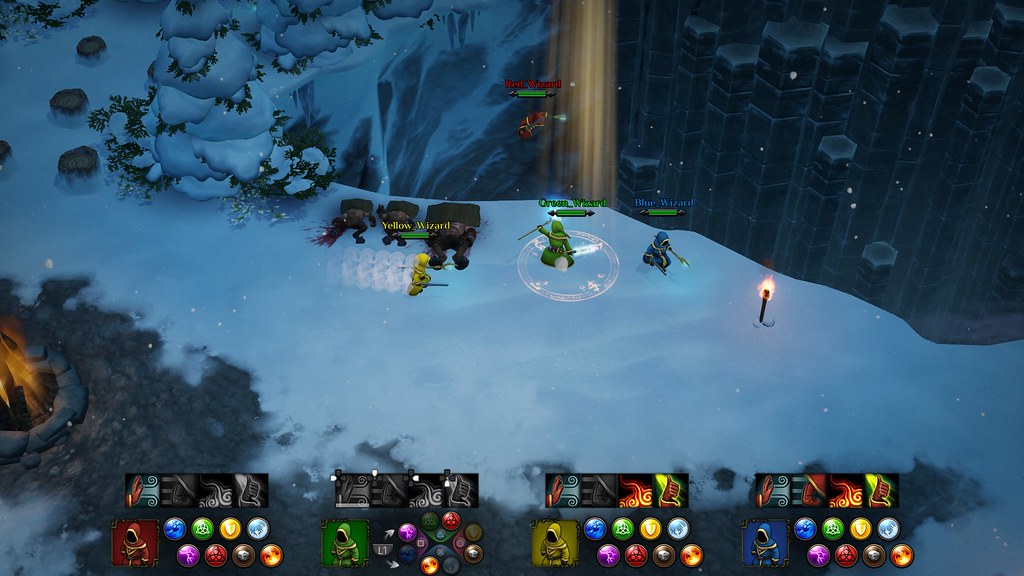The width and height of the screenshot is (1024, 576).
Task: Pick the red wizard's green life element
Action: click(203, 529)
